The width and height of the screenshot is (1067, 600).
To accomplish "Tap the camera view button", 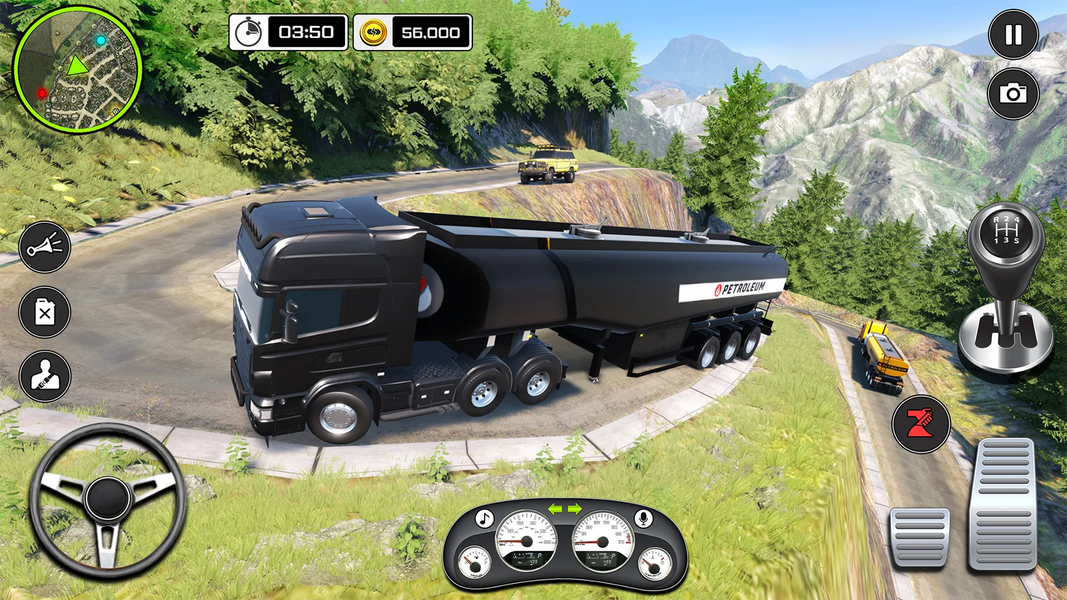I will coord(1013,94).
